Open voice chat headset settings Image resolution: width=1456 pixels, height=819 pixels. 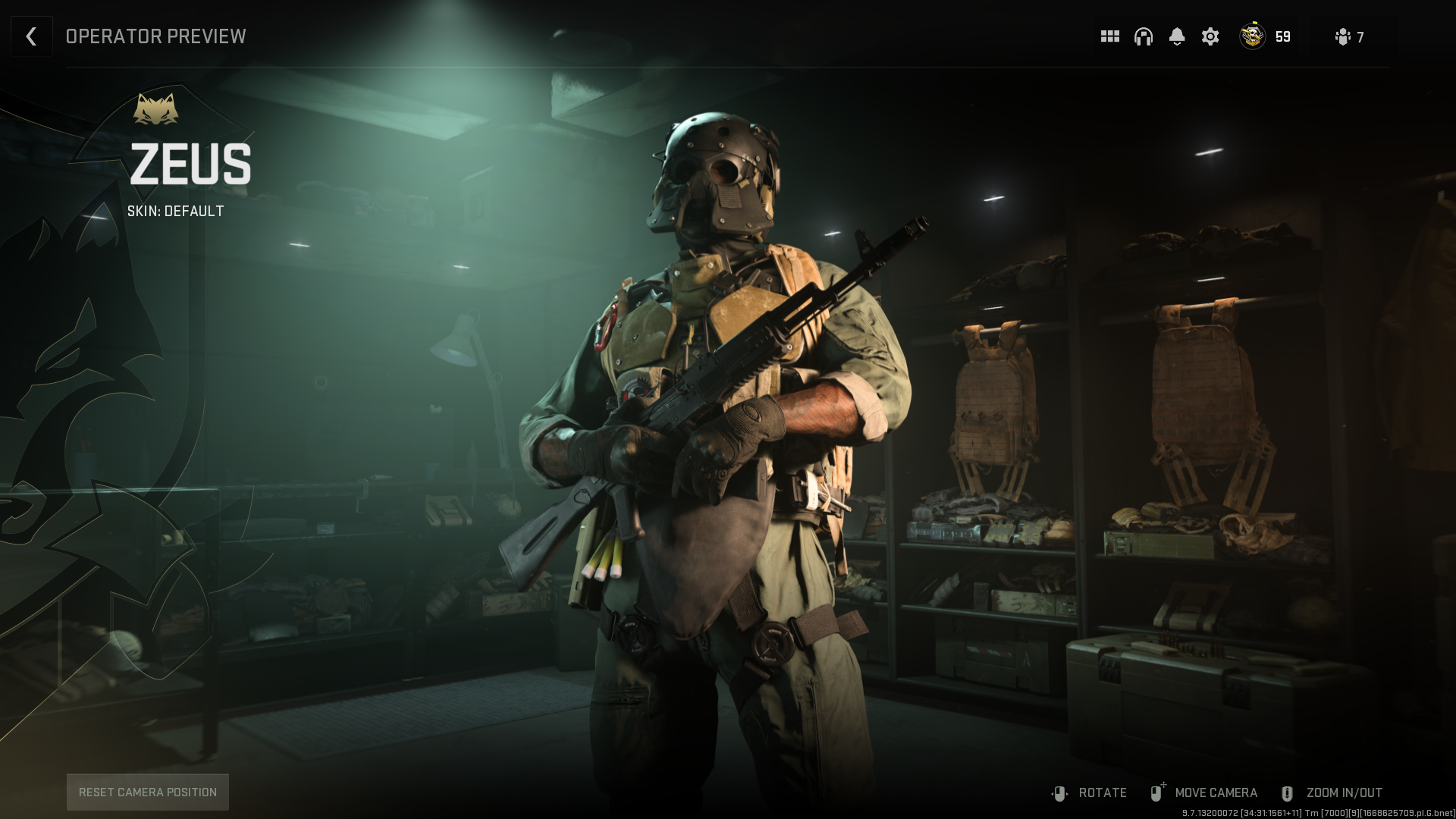[x=1143, y=36]
